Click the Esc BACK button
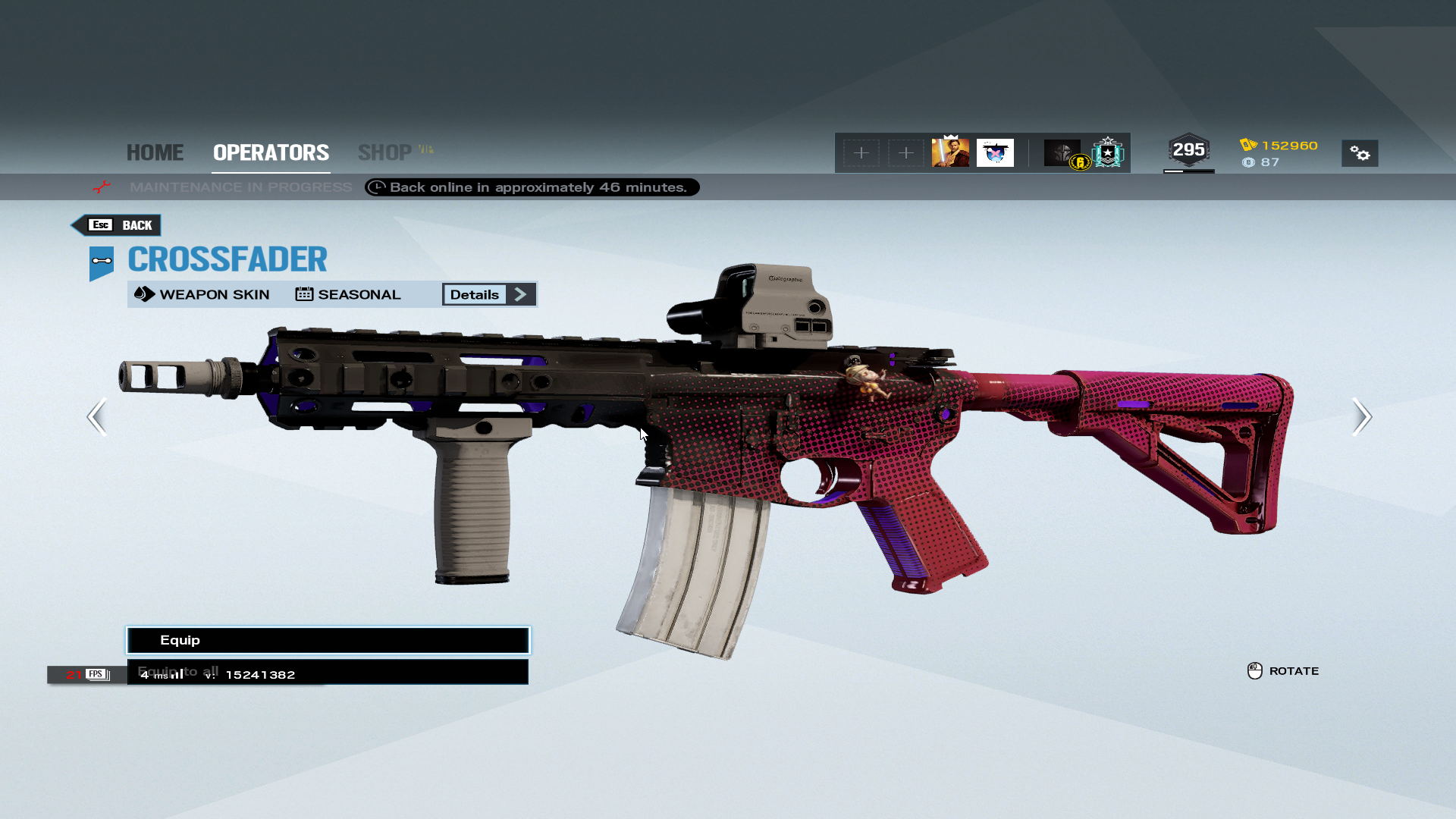1456x819 pixels. (x=117, y=225)
